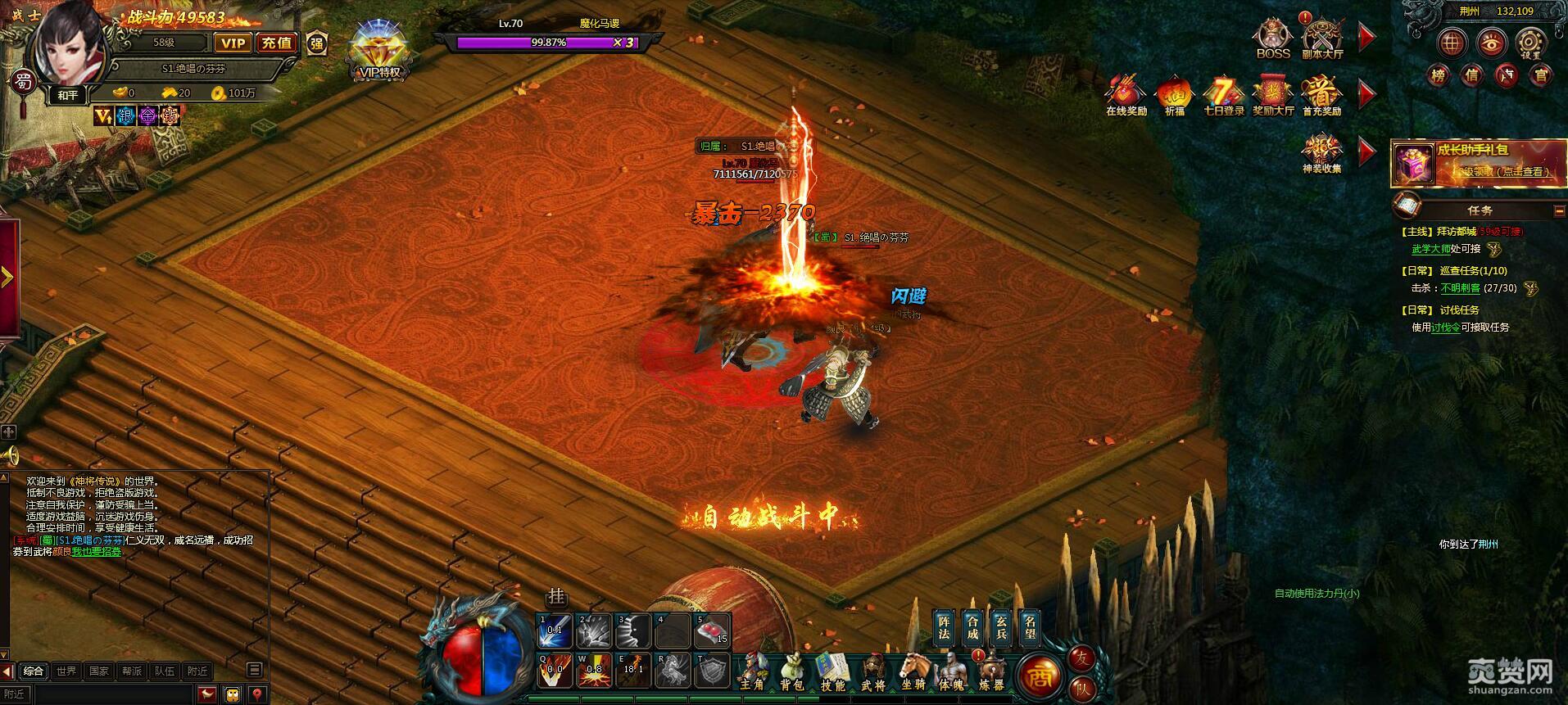Open the 武将 generals panel
Image resolution: width=1568 pixels, height=705 pixels.
coord(873,671)
